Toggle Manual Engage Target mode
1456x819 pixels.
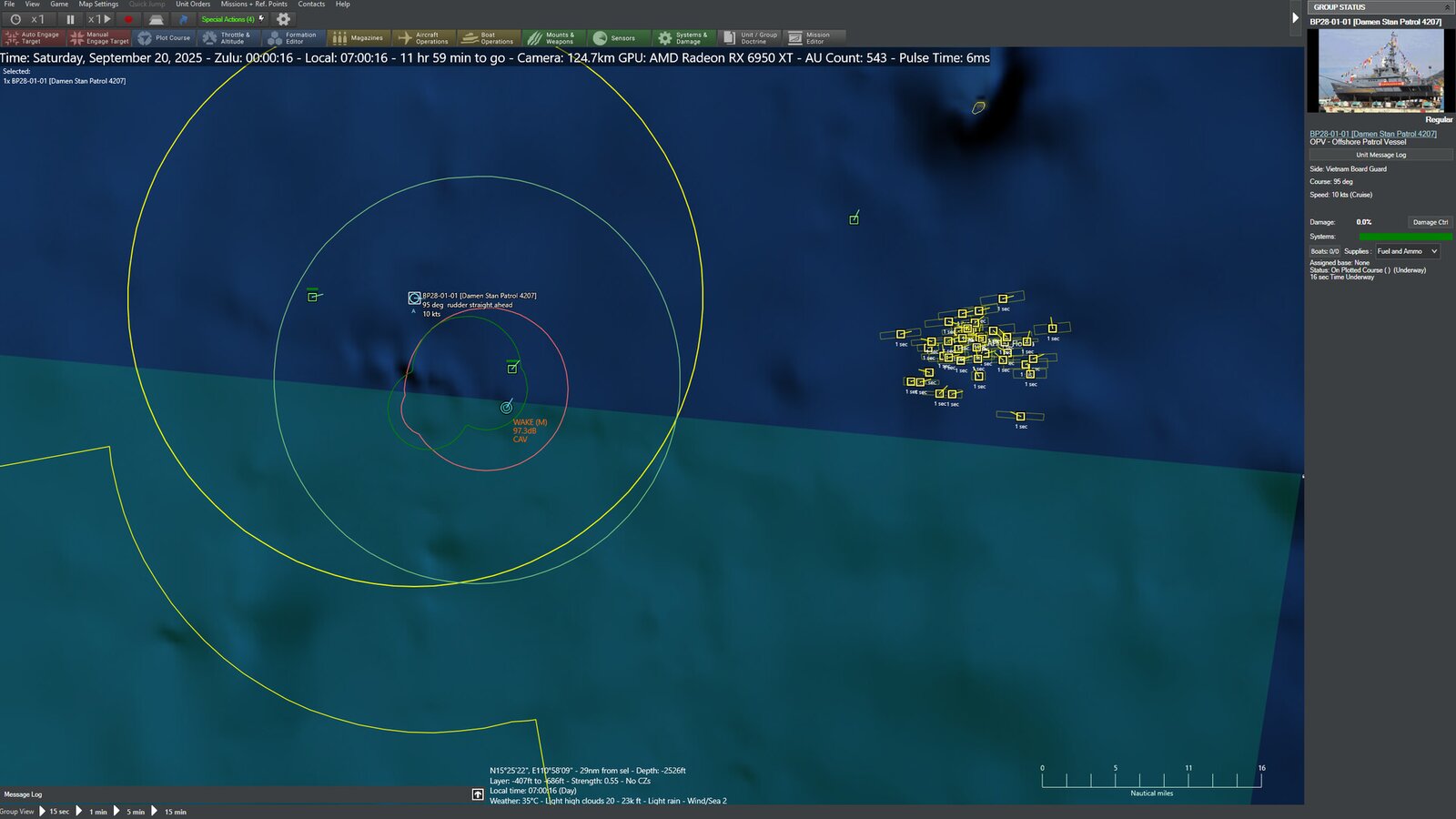point(100,37)
